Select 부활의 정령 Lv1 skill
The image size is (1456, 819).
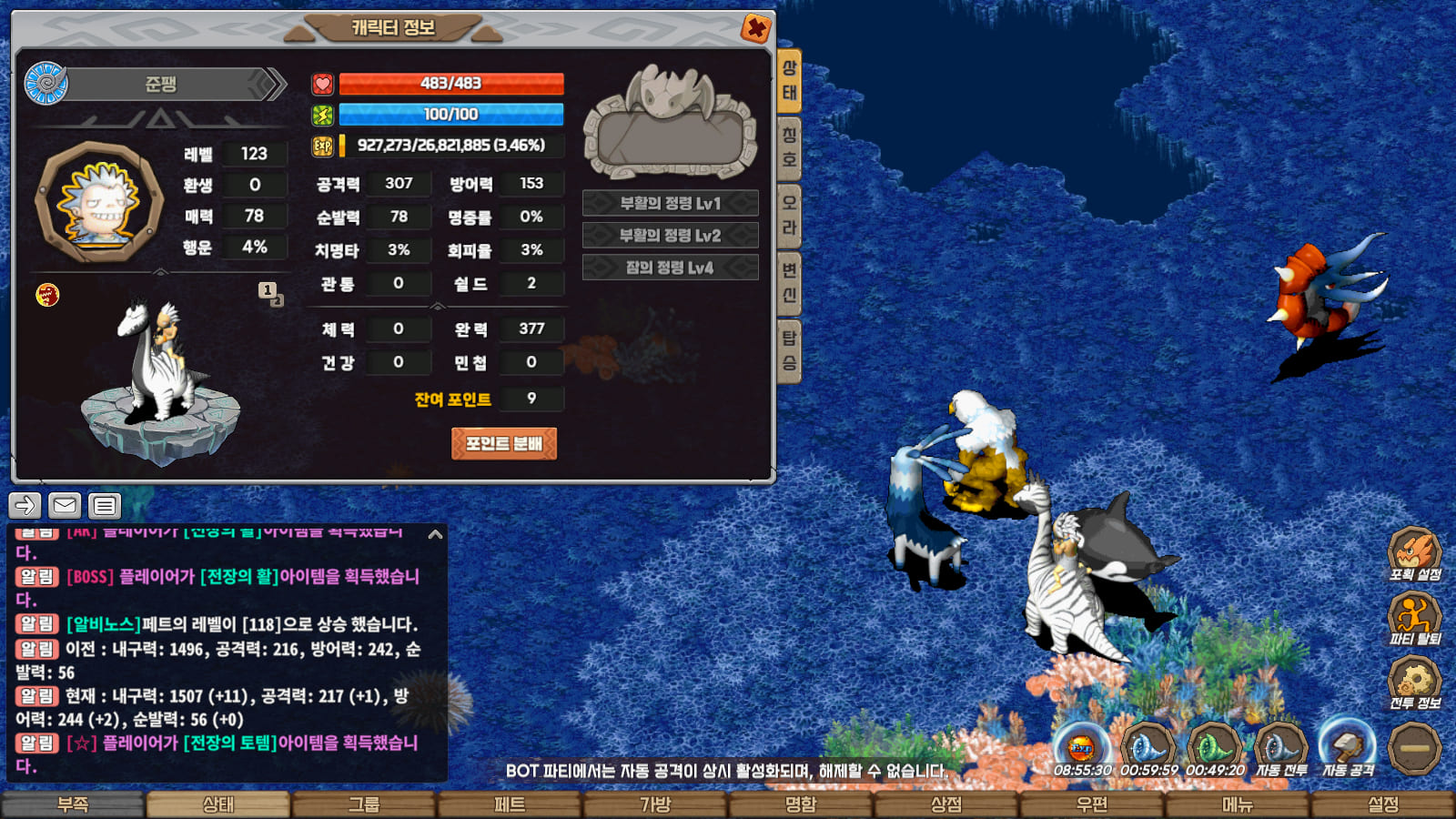(670, 203)
